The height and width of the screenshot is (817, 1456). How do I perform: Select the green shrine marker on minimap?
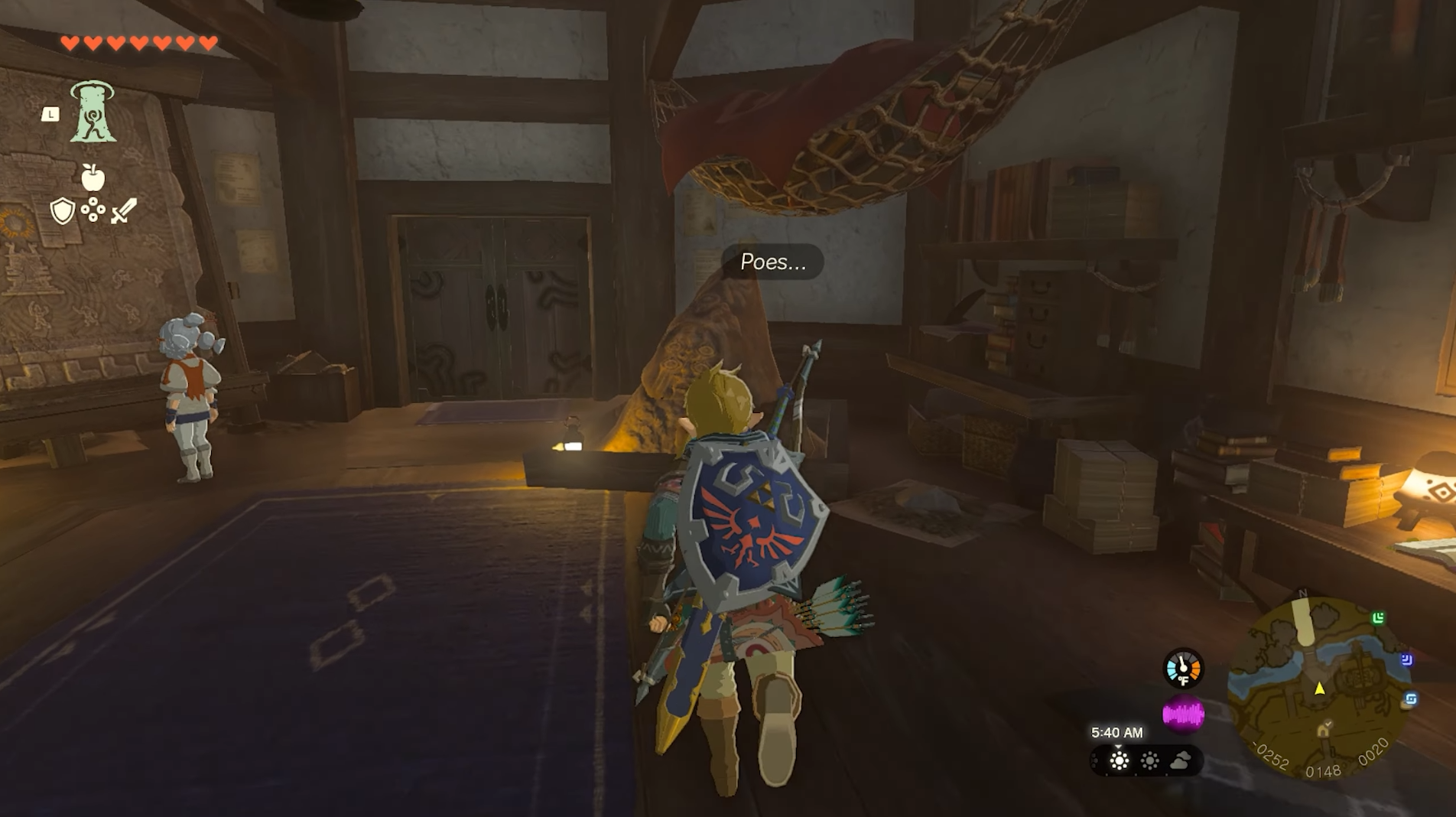click(1378, 617)
